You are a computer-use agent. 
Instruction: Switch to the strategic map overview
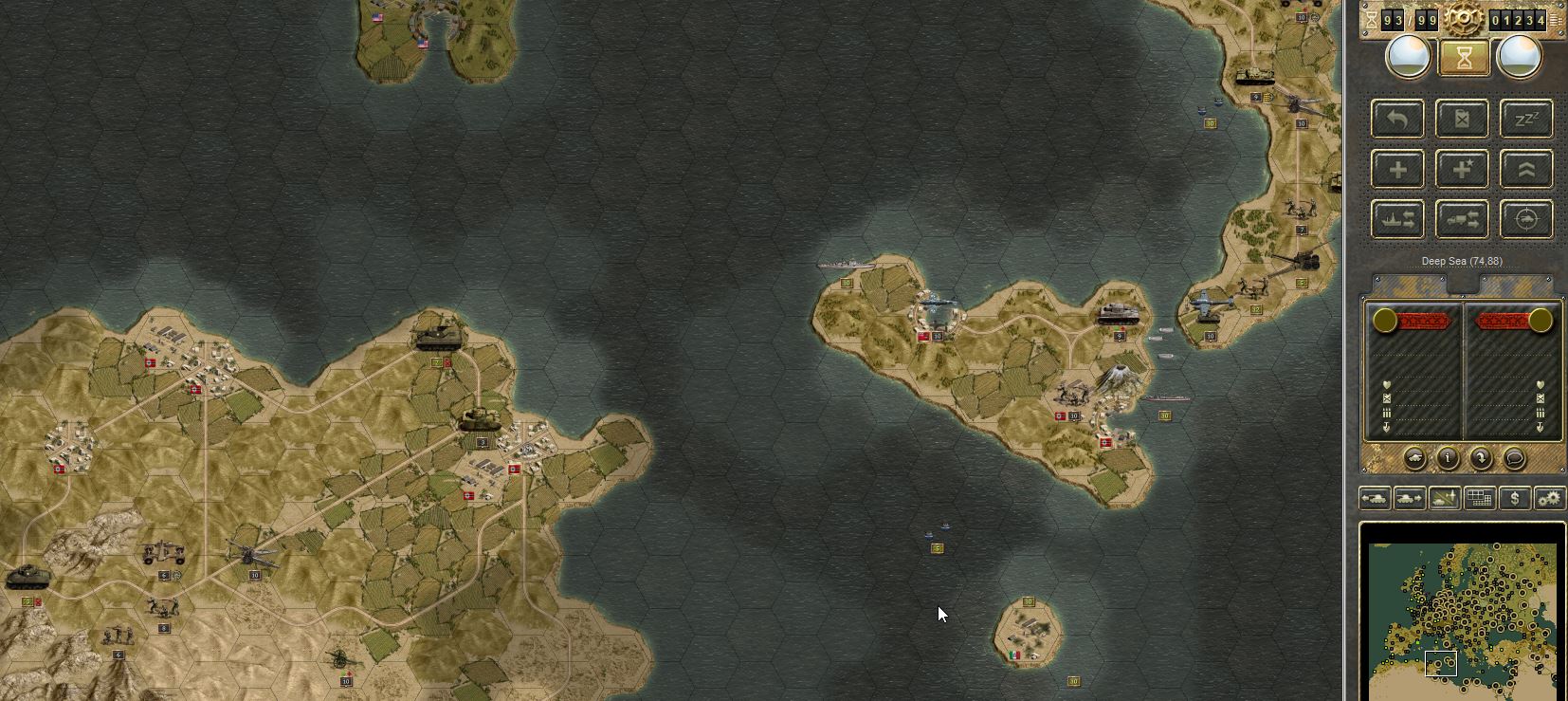(1478, 497)
